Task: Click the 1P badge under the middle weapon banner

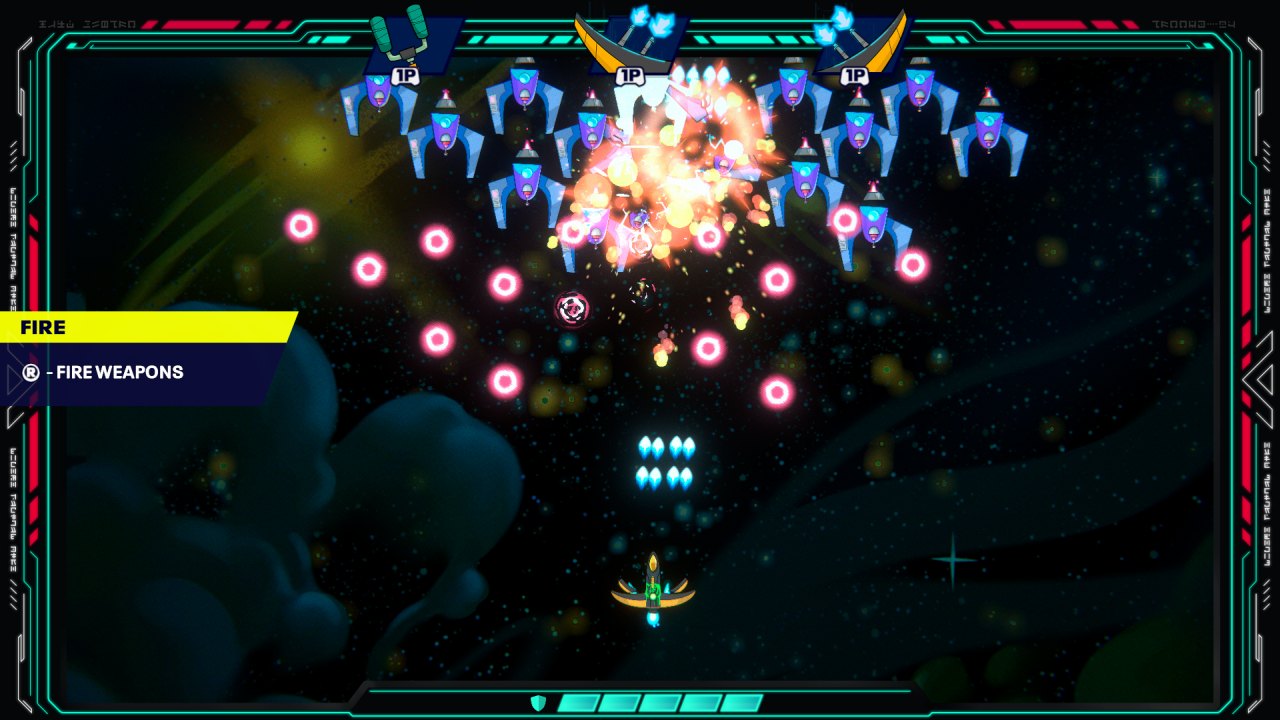Action: (x=630, y=72)
